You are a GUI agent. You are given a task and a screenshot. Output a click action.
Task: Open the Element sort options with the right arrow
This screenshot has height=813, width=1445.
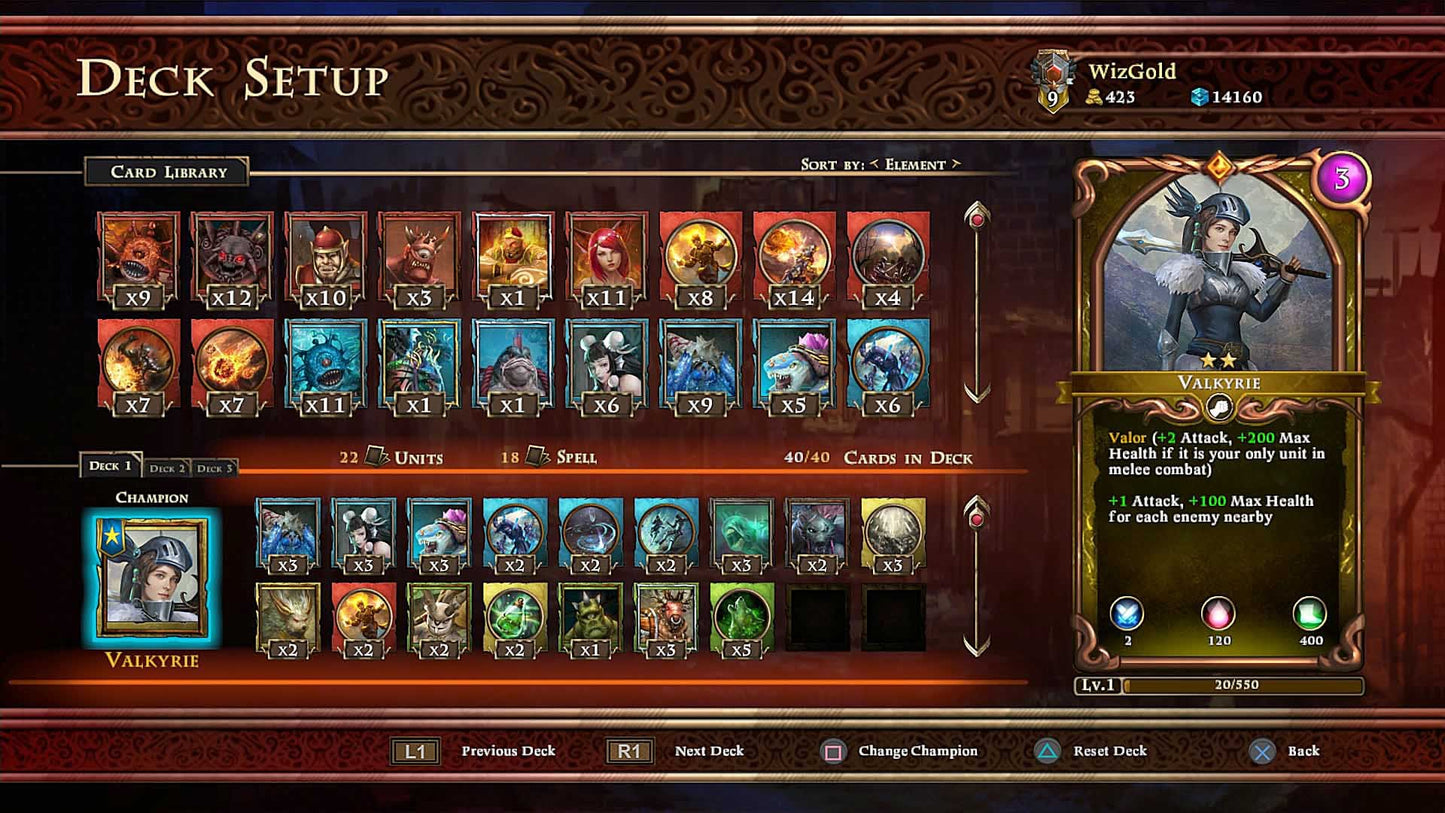957,164
